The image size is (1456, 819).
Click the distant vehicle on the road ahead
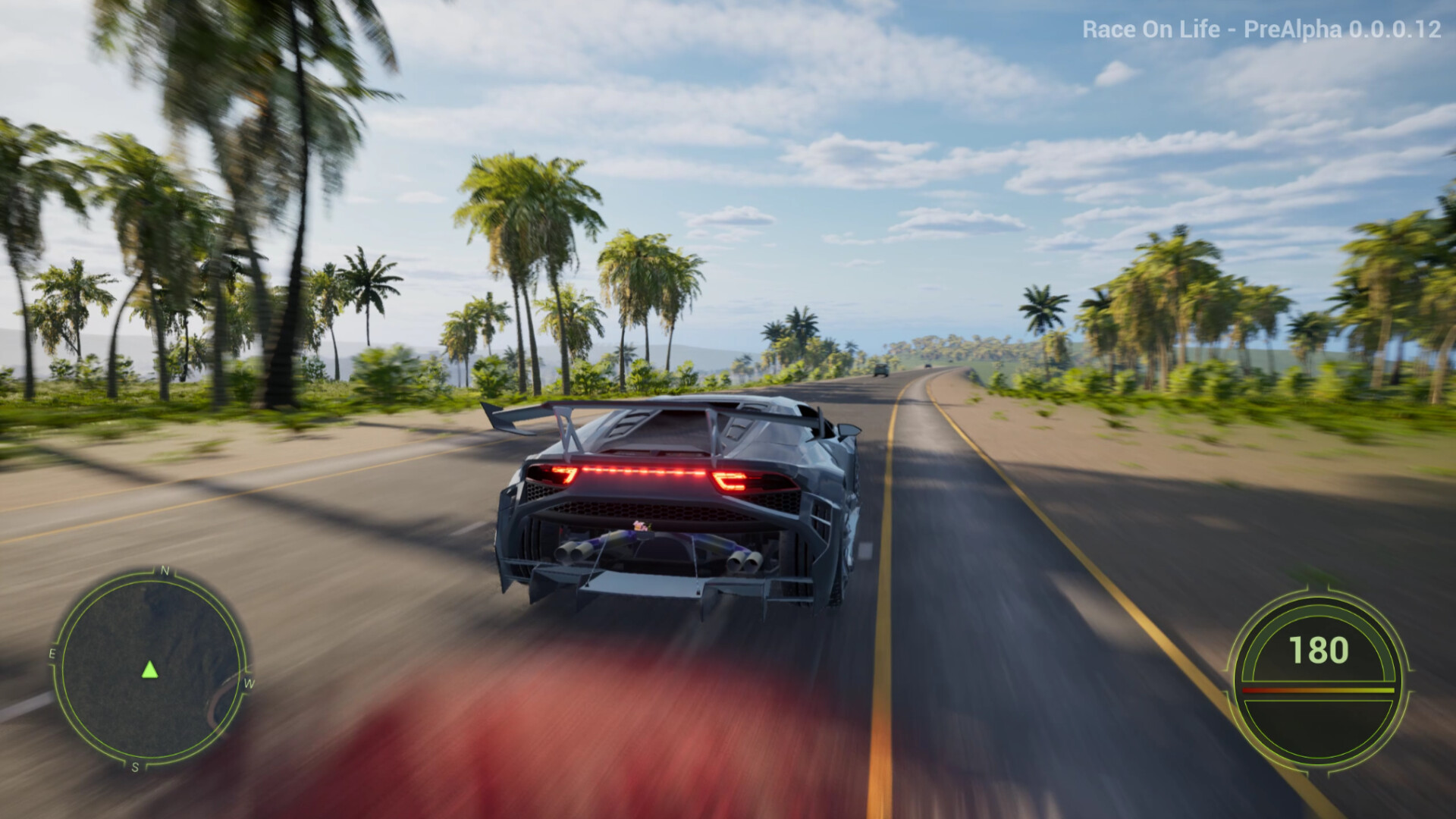tap(880, 369)
